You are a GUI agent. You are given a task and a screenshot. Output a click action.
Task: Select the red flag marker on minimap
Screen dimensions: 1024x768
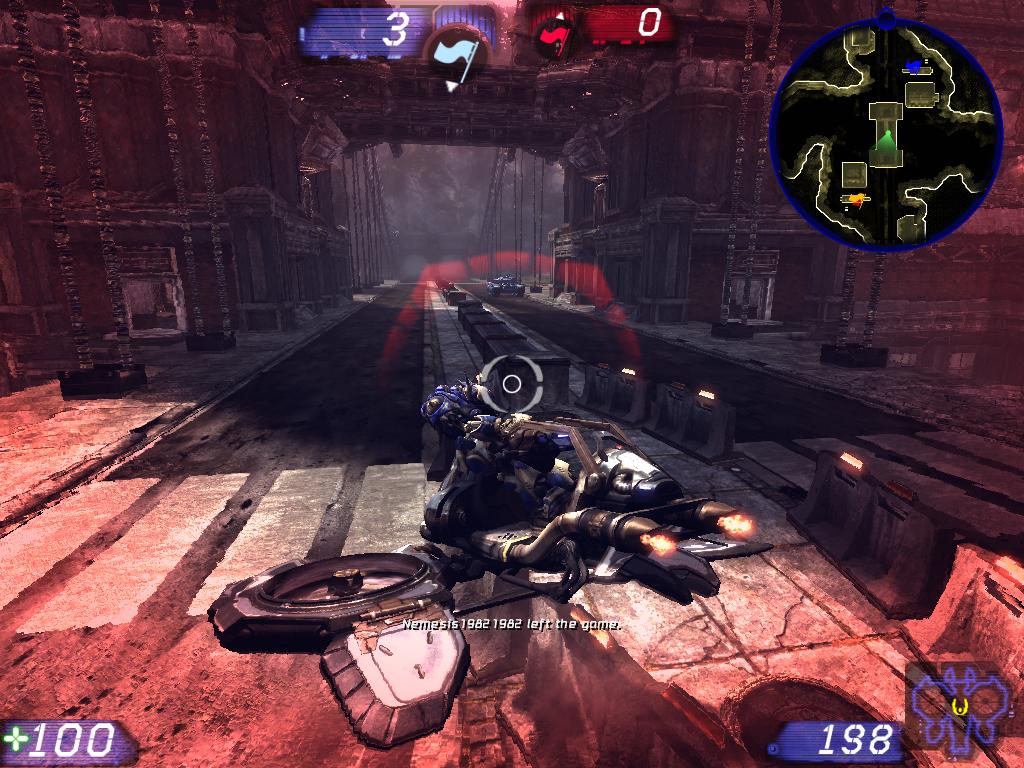855,201
